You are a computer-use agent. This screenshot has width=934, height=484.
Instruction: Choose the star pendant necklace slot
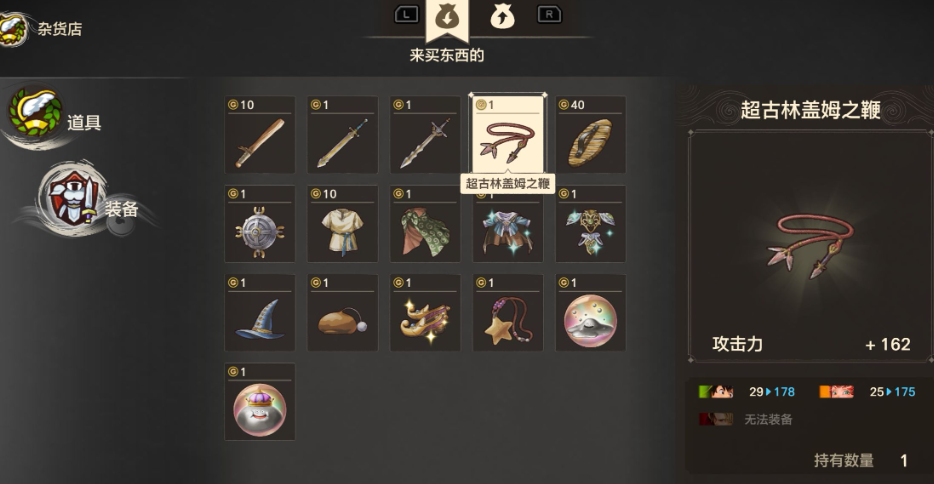click(508, 315)
